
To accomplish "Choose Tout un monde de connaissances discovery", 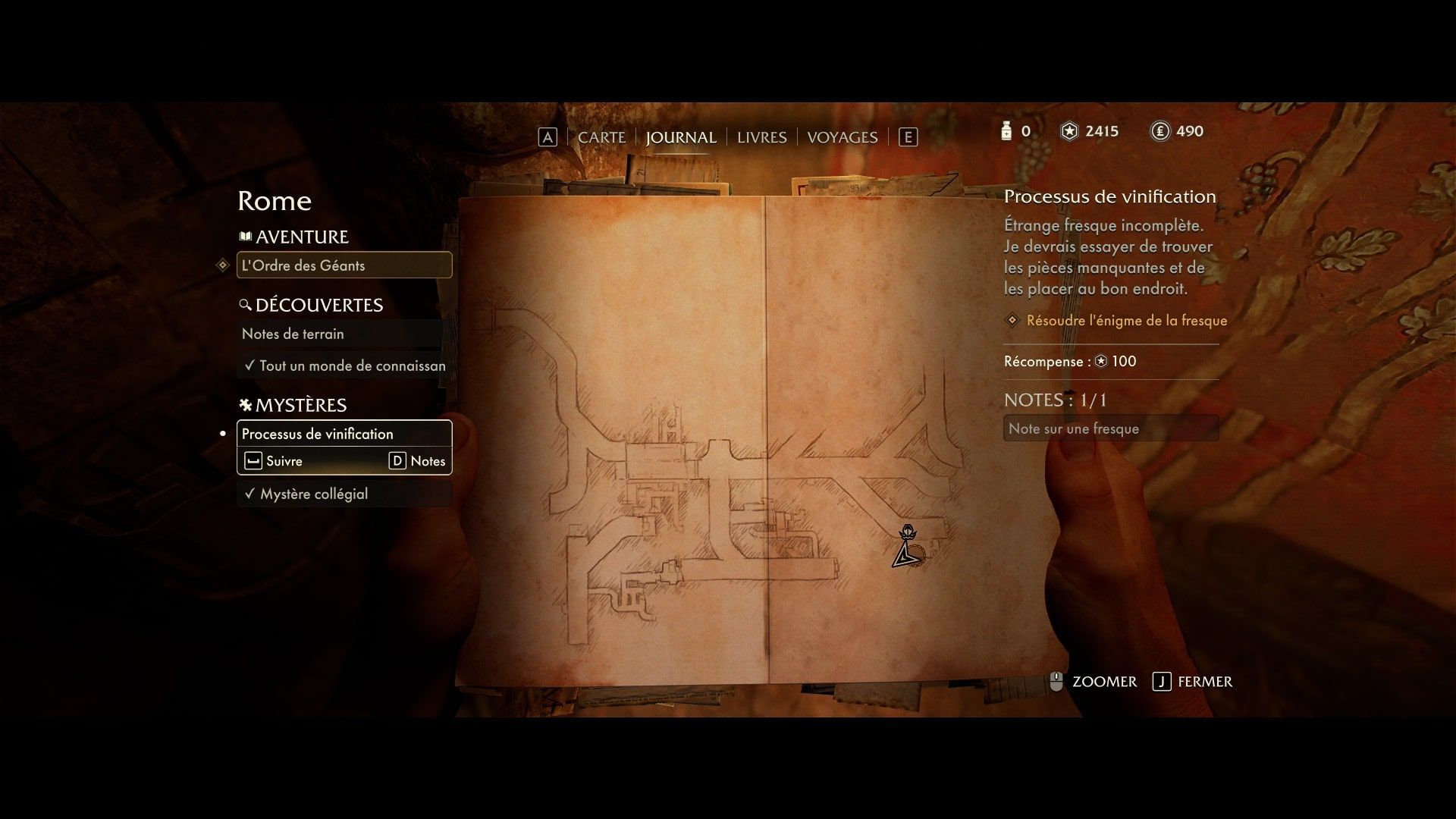I will tap(344, 366).
